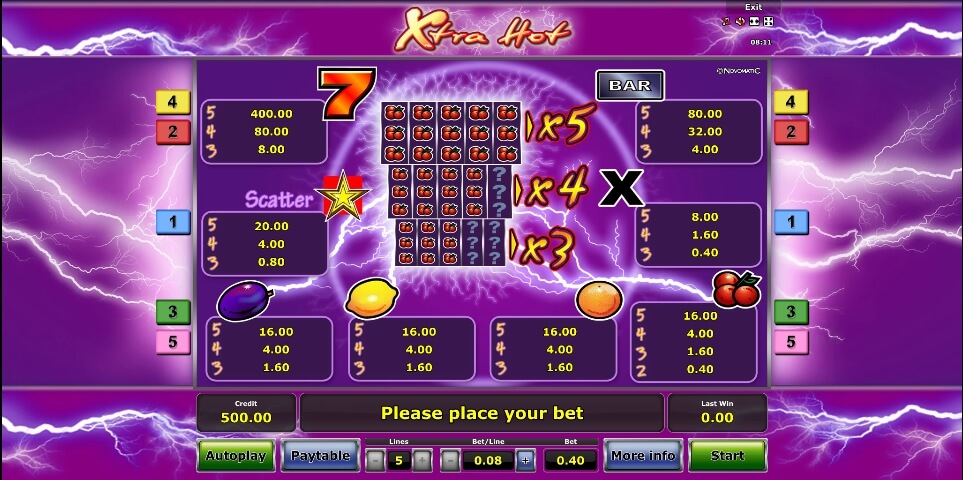963x480 pixels.
Task: Lower the Bet/Line amount
Action: pos(451,460)
